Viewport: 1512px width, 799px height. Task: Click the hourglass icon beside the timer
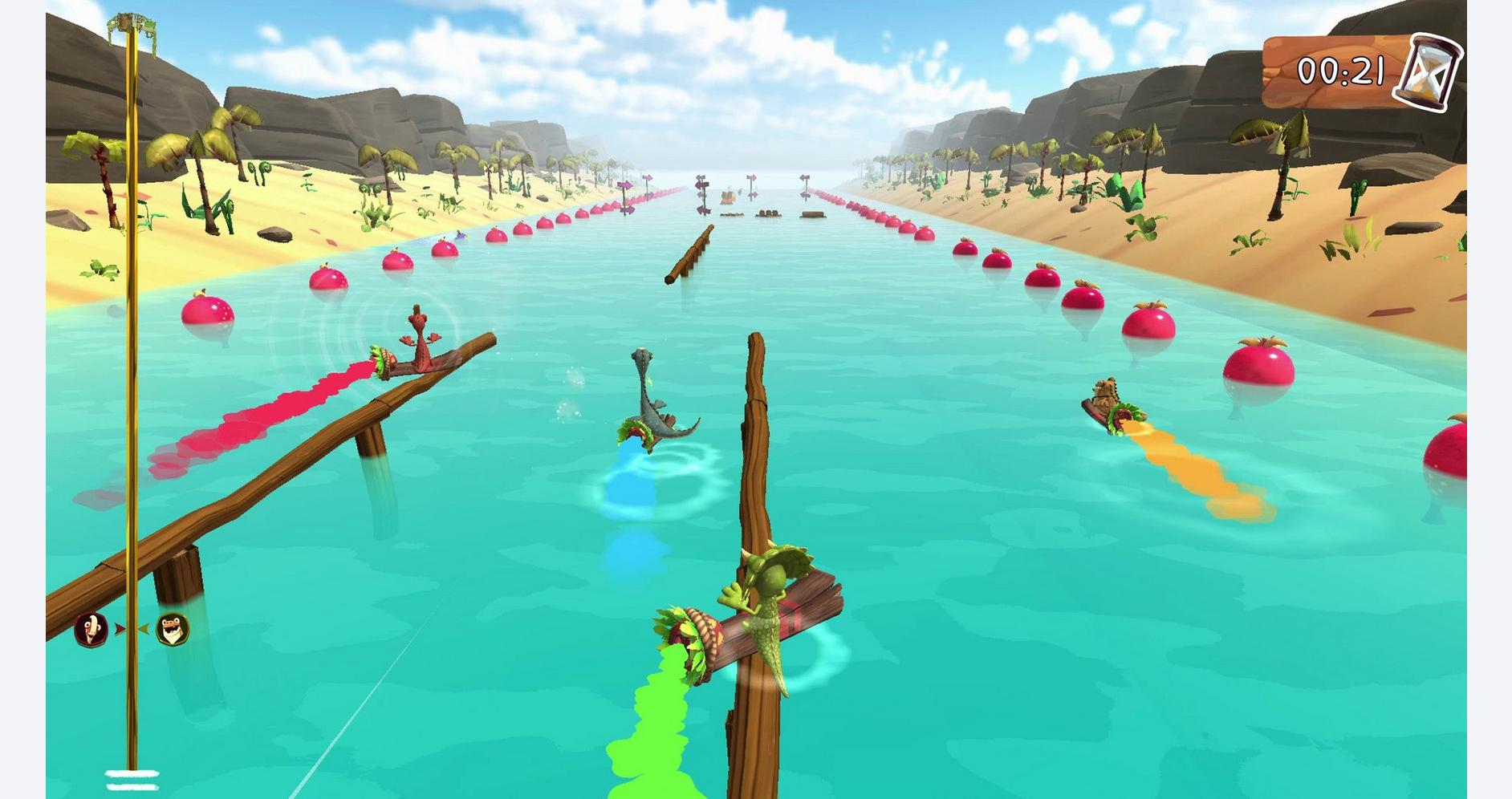1429,72
